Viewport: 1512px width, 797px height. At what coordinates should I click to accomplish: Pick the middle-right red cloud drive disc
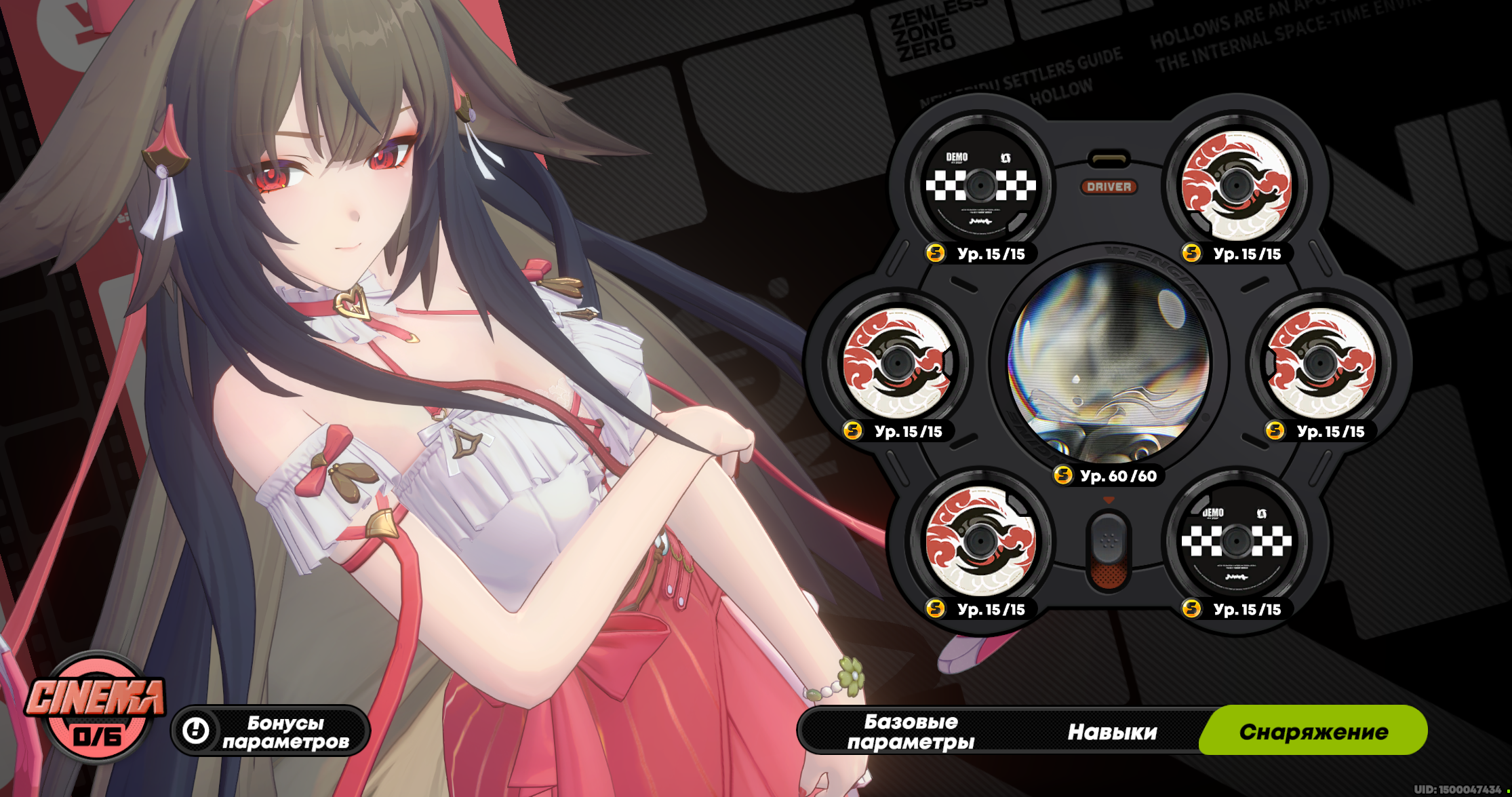(1319, 363)
